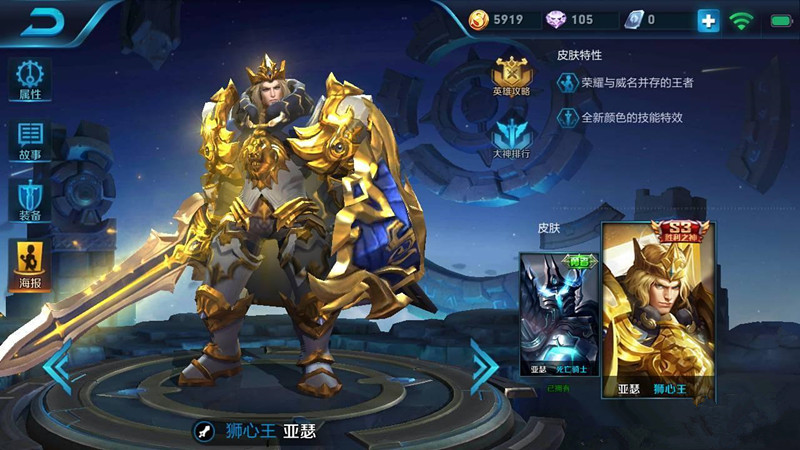Switch to the previous hero with left arrow
This screenshot has width=800, height=450.
57,367
